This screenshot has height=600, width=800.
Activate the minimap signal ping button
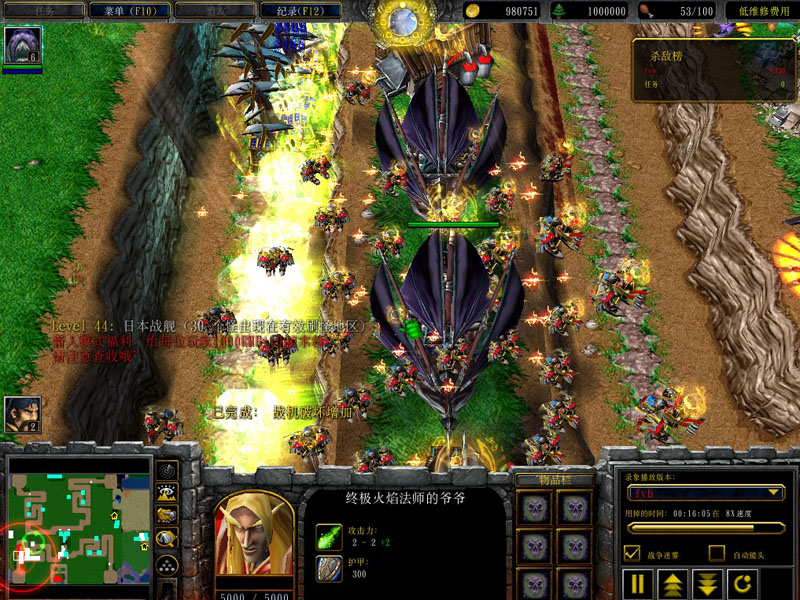coord(168,470)
